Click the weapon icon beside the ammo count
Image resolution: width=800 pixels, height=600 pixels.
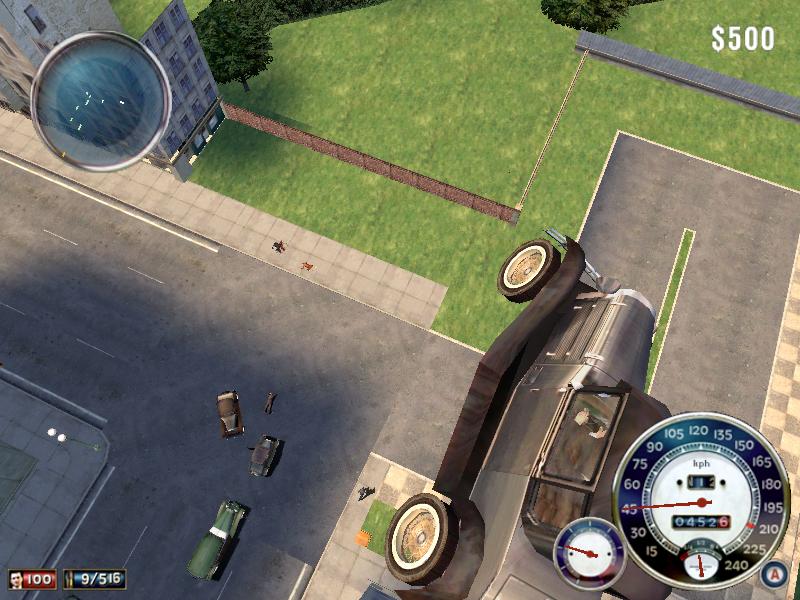coord(73,579)
